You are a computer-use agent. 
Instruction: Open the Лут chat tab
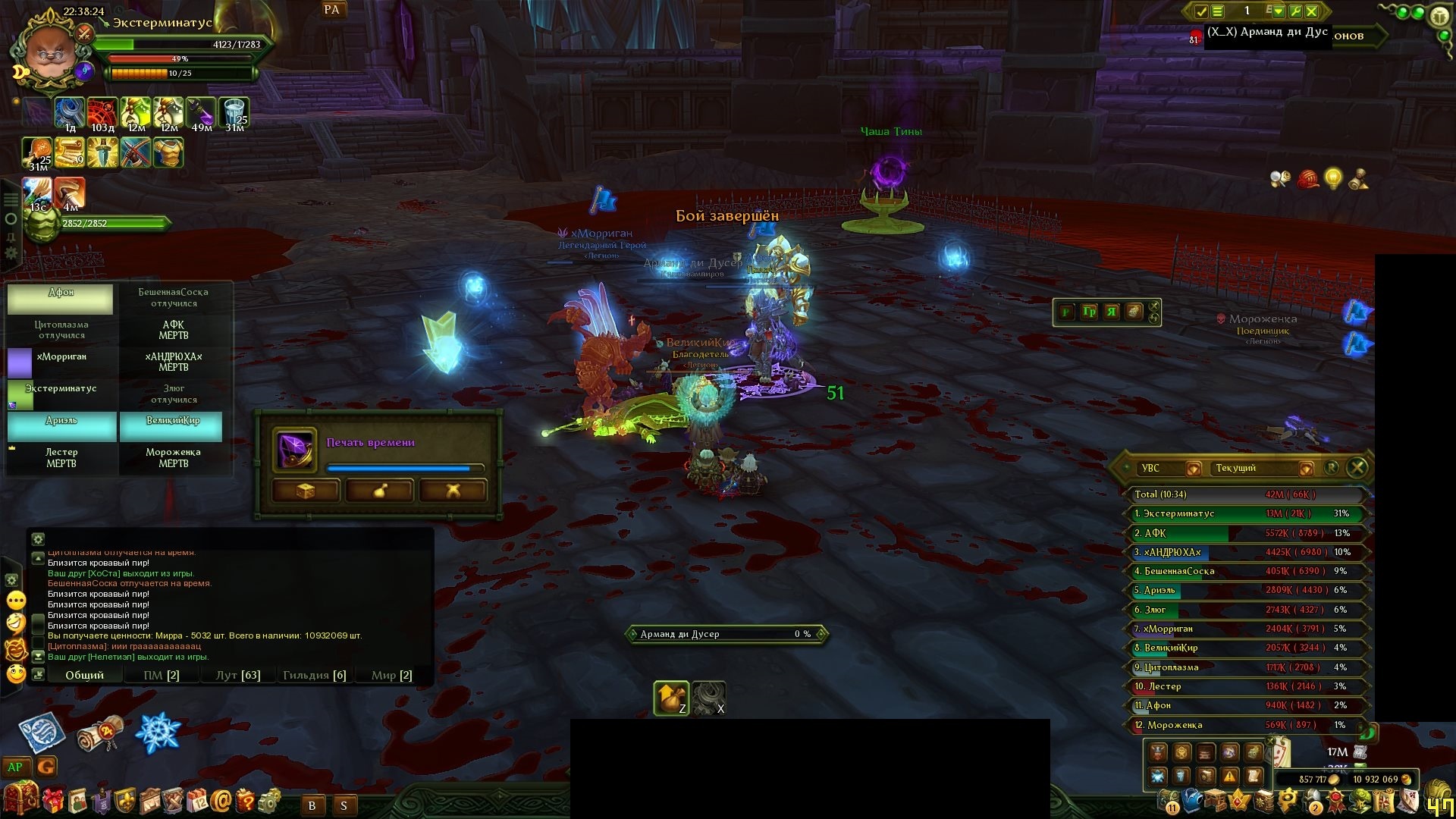pyautogui.click(x=238, y=675)
